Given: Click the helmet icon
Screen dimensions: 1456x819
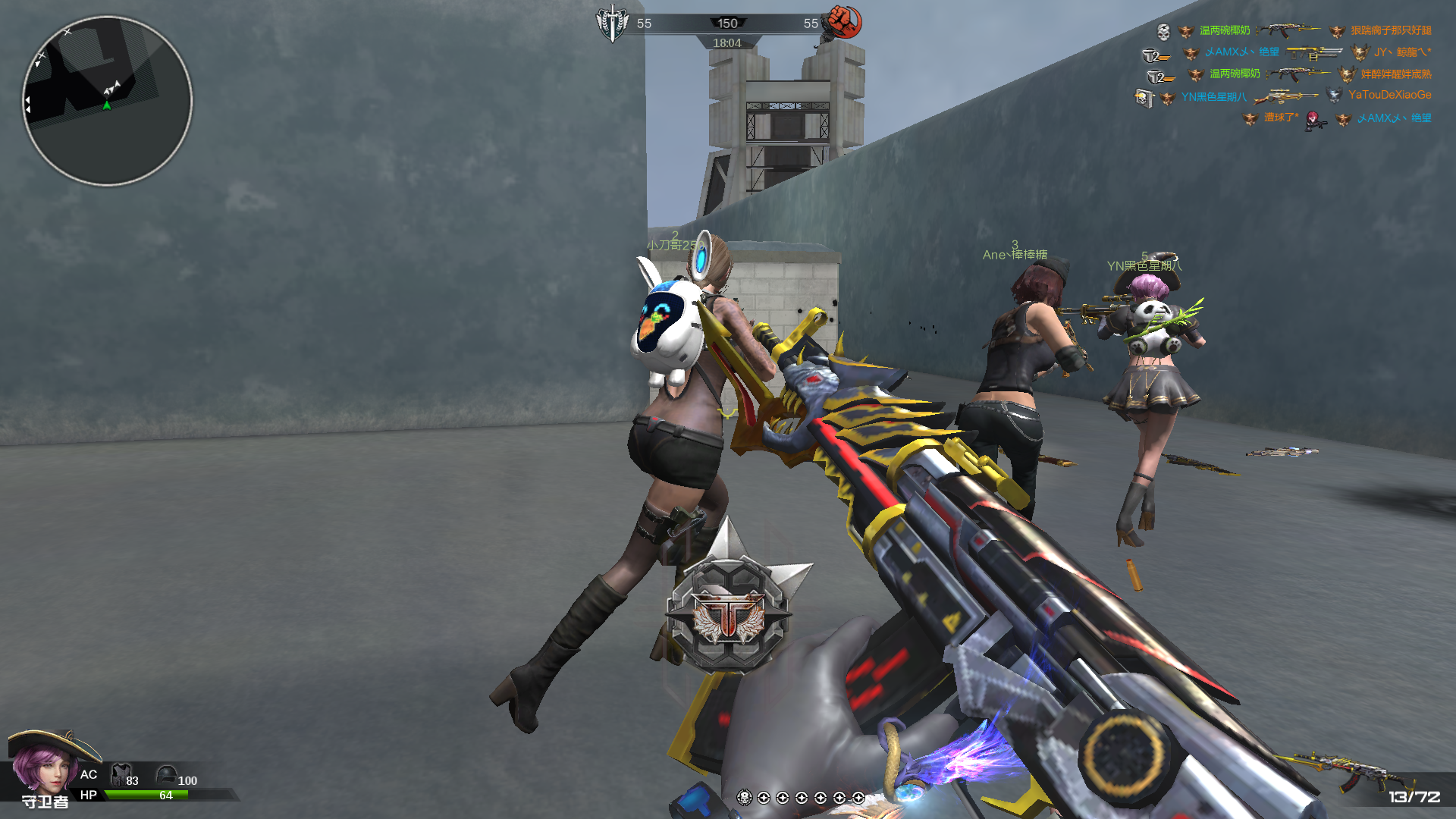Looking at the screenshot, I should tap(166, 775).
